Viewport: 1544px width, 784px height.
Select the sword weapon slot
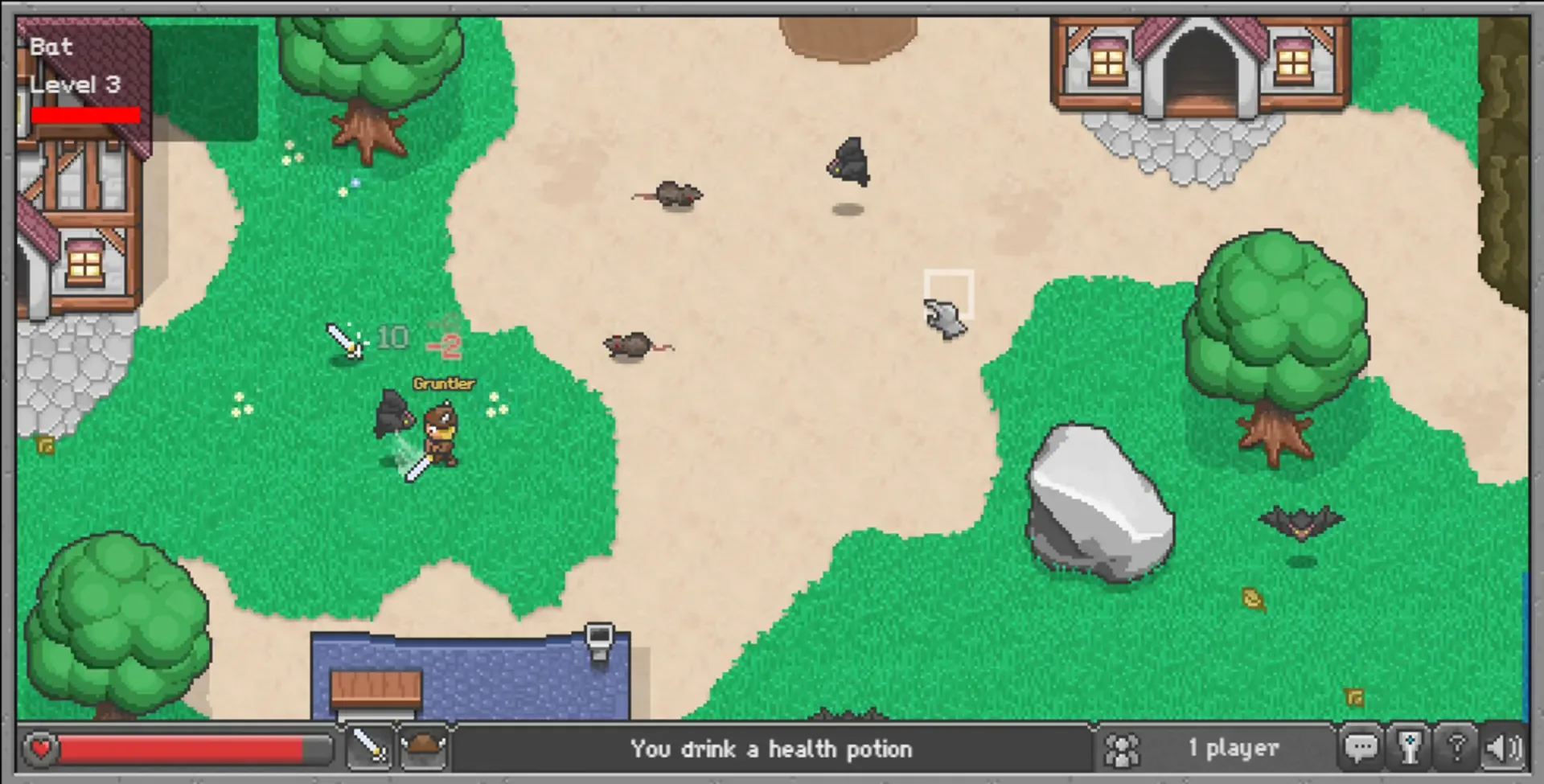370,747
